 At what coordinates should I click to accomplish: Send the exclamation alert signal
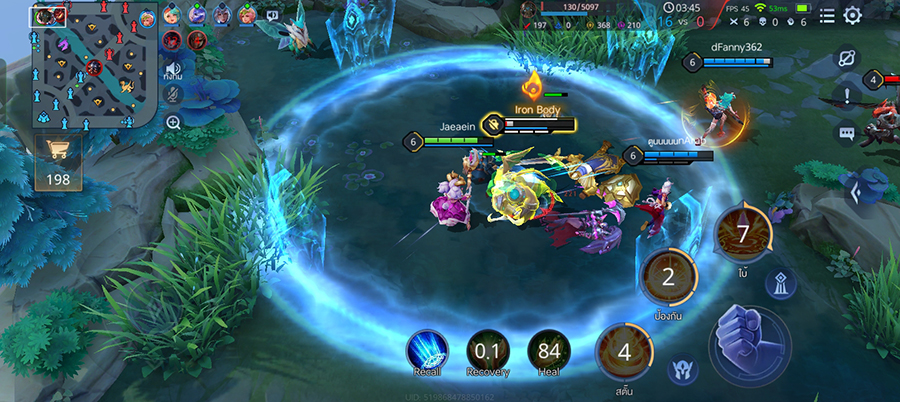tap(847, 96)
